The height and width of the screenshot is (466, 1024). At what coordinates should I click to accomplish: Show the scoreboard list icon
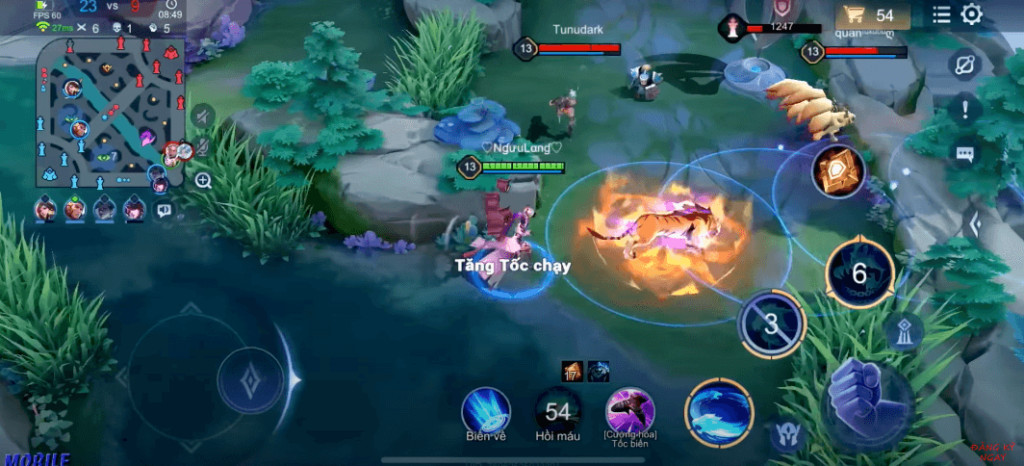(x=942, y=14)
